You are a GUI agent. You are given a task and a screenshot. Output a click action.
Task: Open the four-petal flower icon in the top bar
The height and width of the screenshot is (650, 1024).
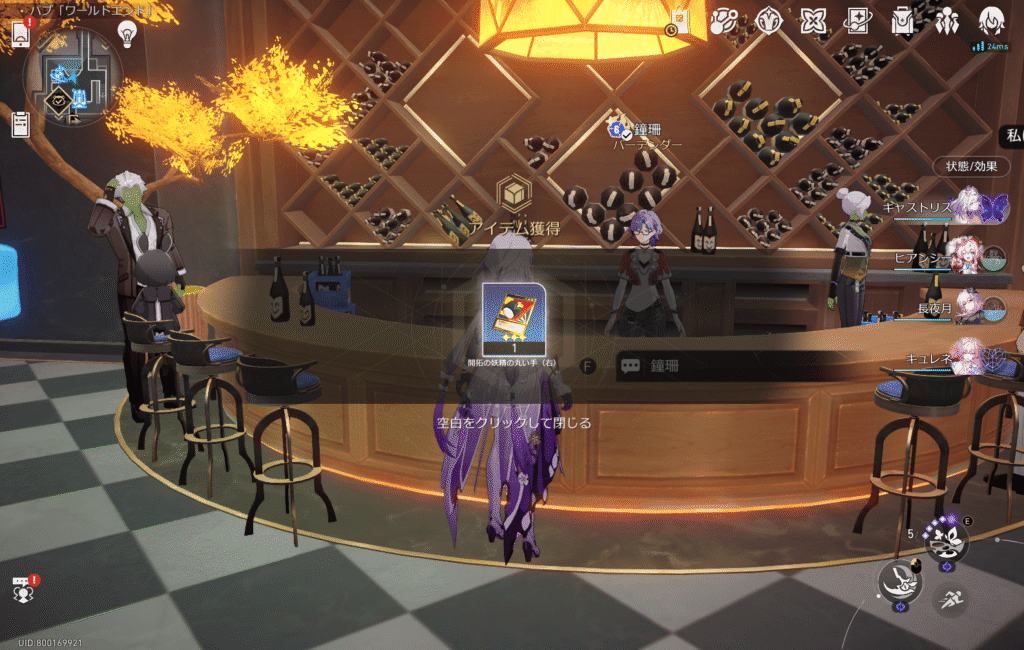tap(814, 21)
